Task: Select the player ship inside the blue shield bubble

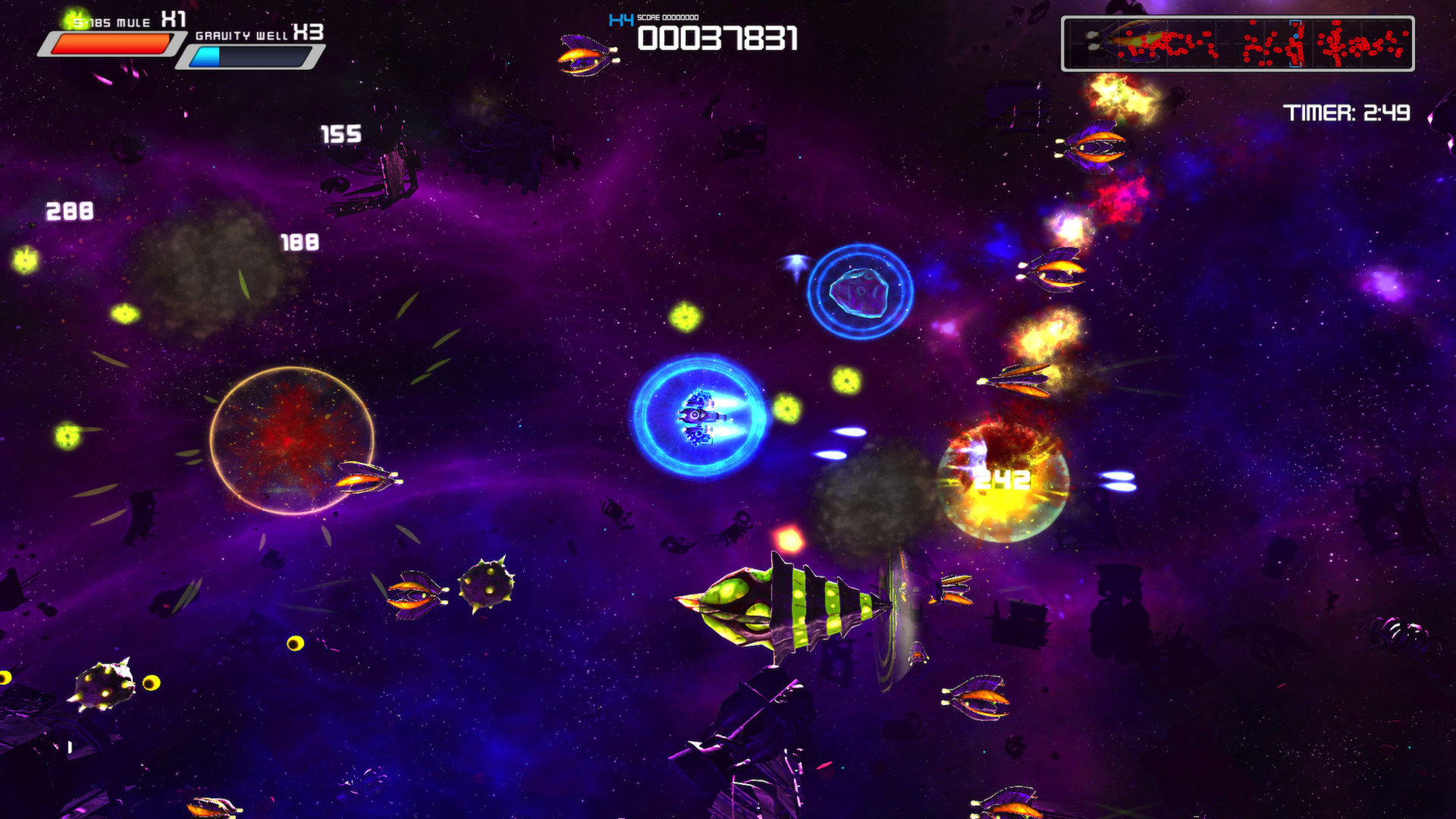Action: [698, 417]
